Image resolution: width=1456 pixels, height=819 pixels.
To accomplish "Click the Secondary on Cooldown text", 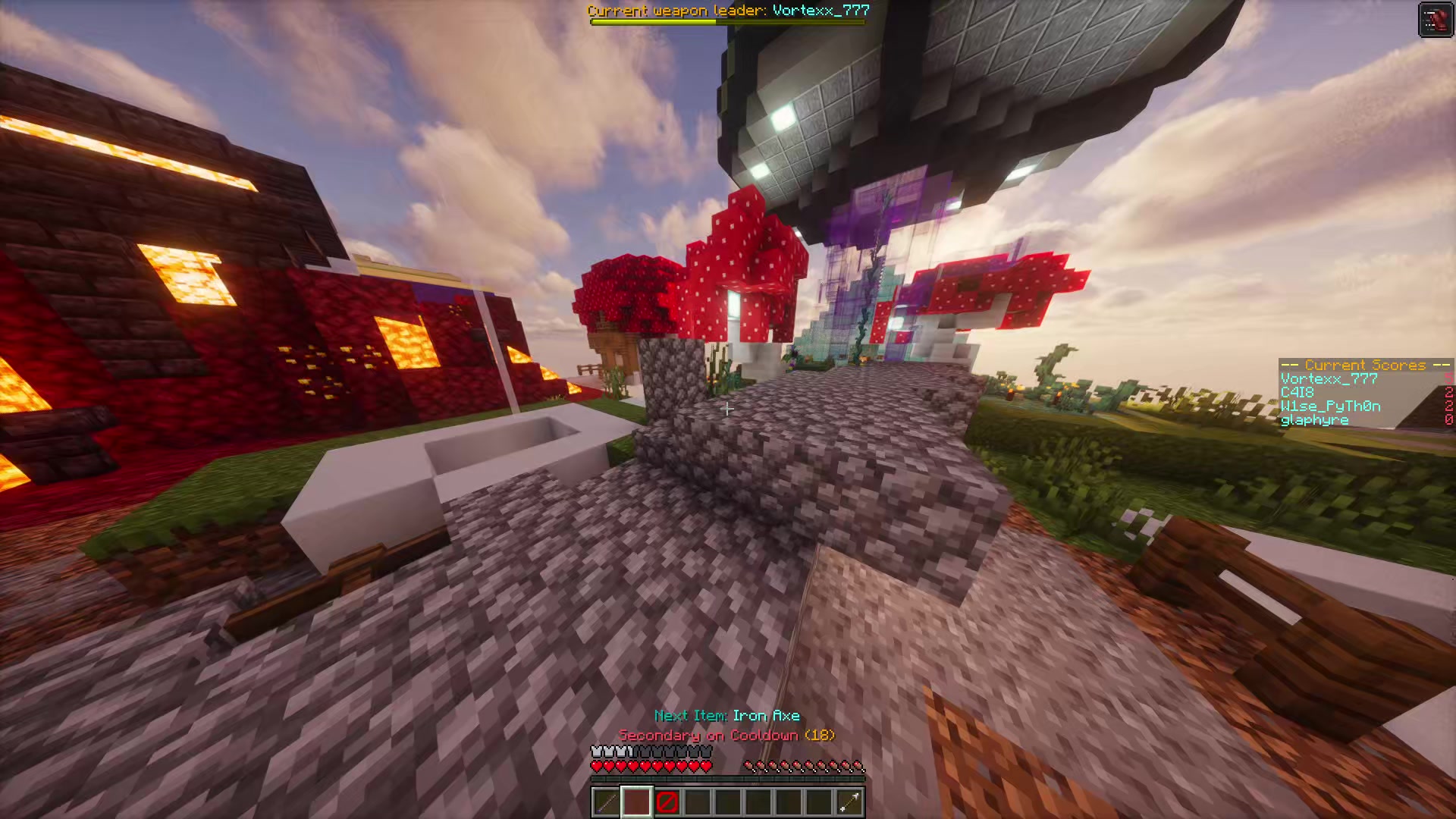I will [x=726, y=735].
